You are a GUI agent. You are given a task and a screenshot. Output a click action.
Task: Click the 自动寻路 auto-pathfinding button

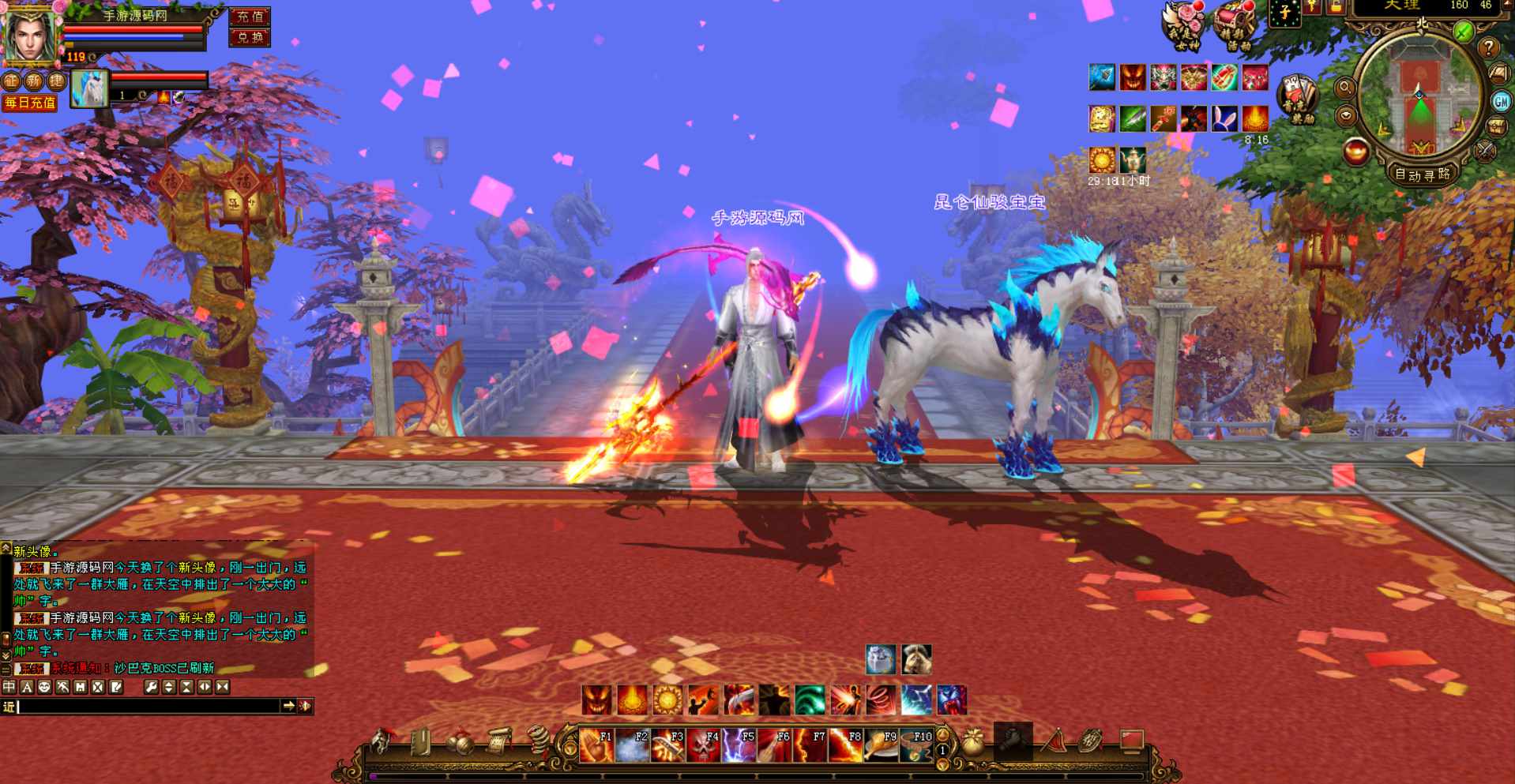[x=1422, y=174]
